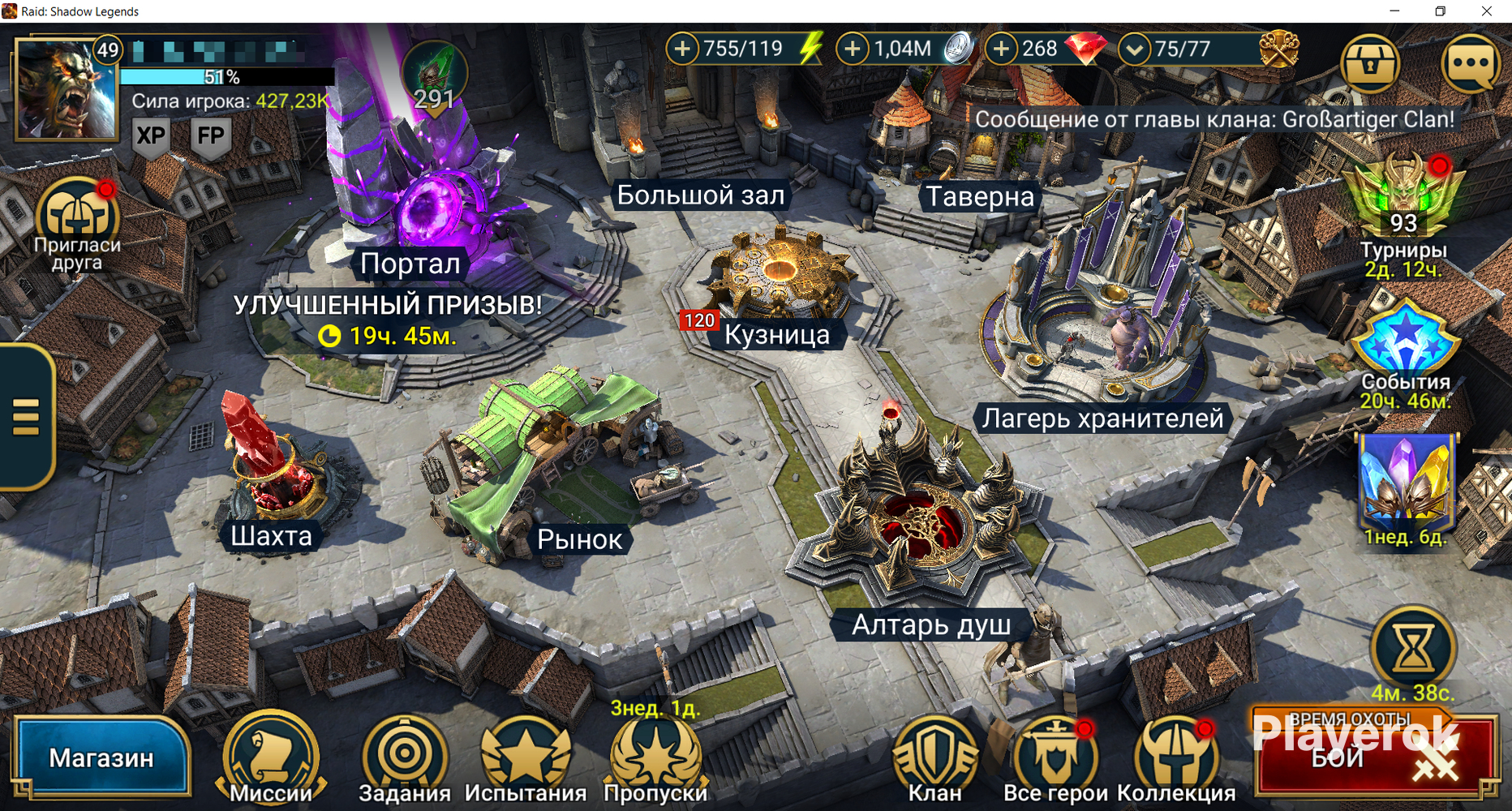Show the Все герои heroes list
This screenshot has width=1512, height=811.
click(x=1055, y=758)
